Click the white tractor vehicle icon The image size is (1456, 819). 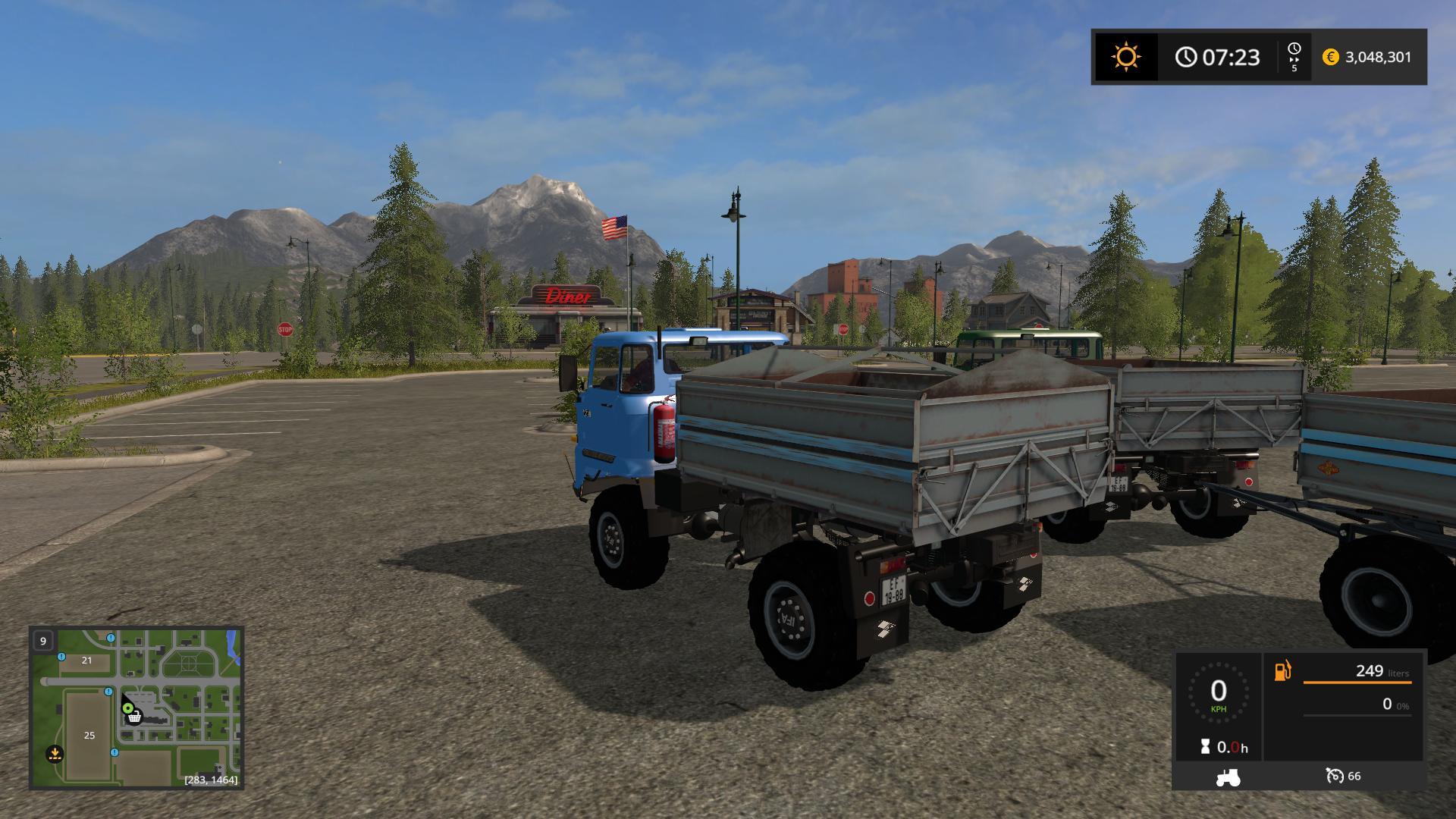[x=1227, y=777]
